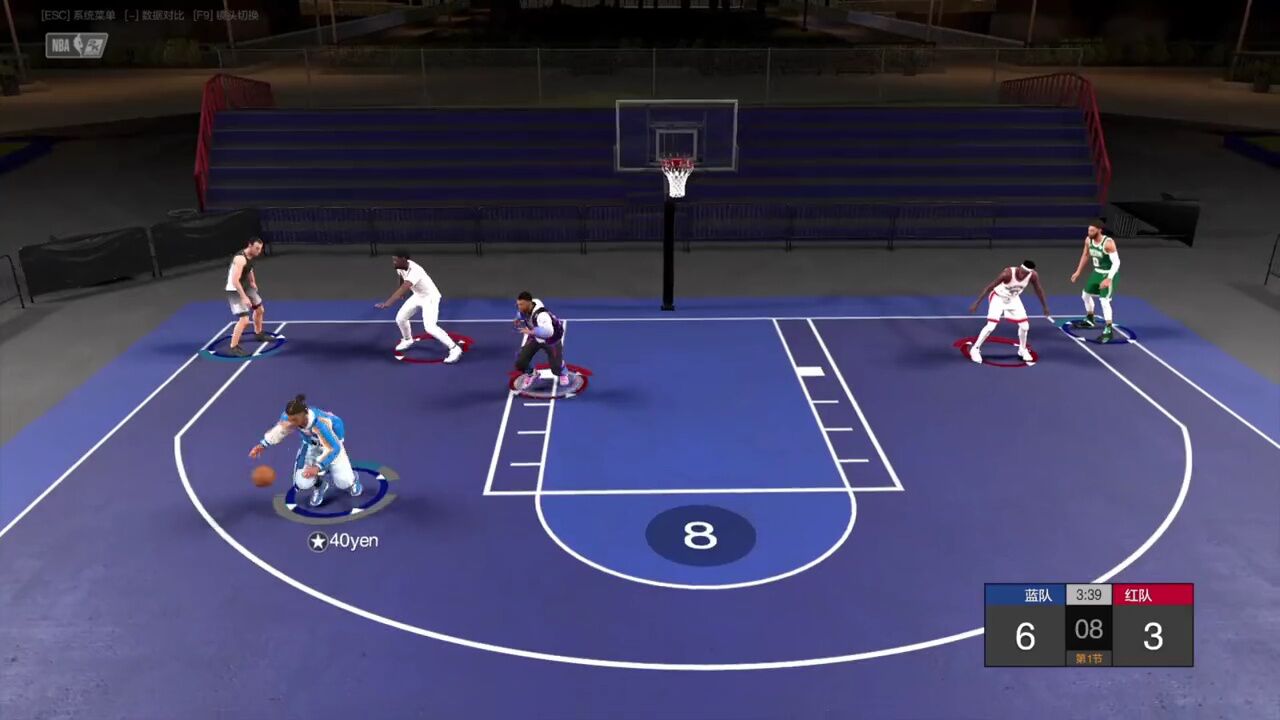Click the game clock showing 3:39

(x=1088, y=595)
